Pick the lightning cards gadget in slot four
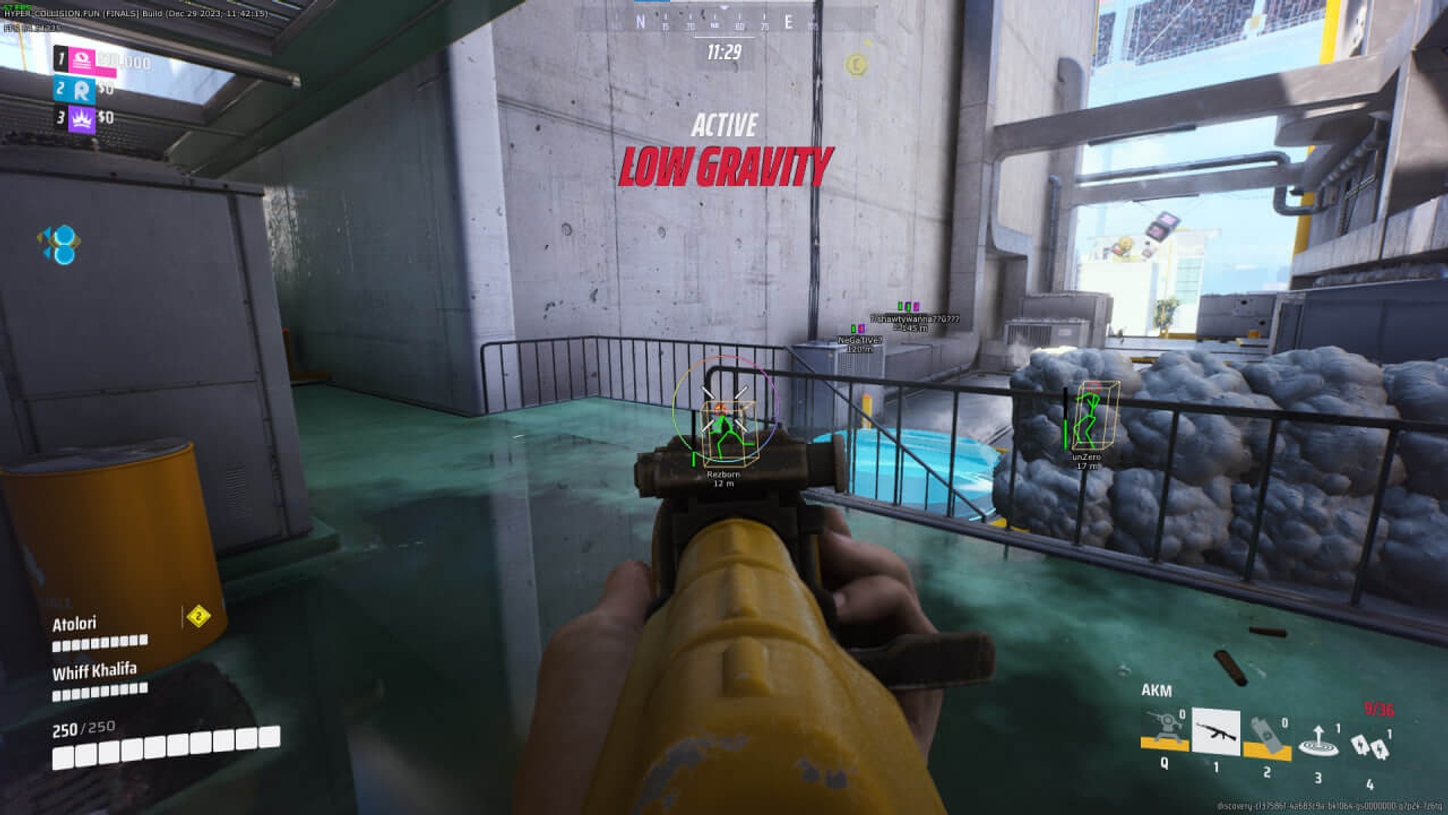Image resolution: width=1448 pixels, height=815 pixels. [1367, 744]
